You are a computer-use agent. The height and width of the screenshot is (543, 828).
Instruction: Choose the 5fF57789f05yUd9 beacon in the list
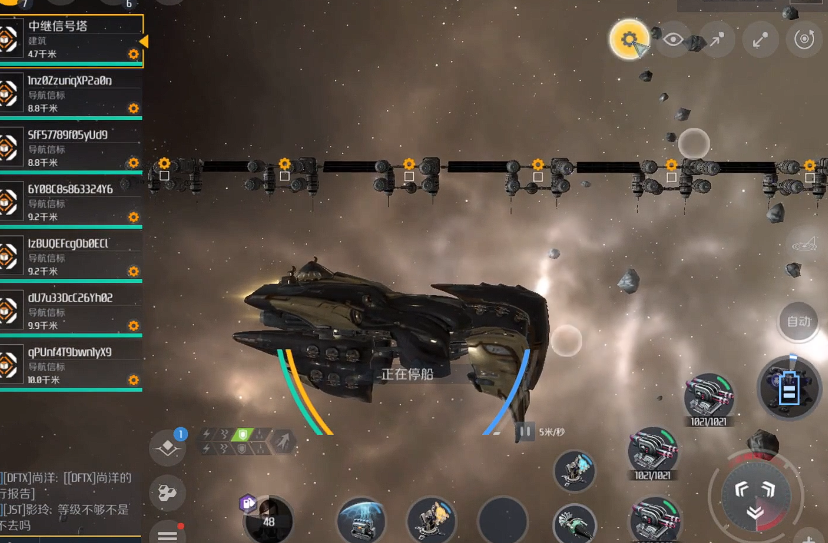point(70,148)
